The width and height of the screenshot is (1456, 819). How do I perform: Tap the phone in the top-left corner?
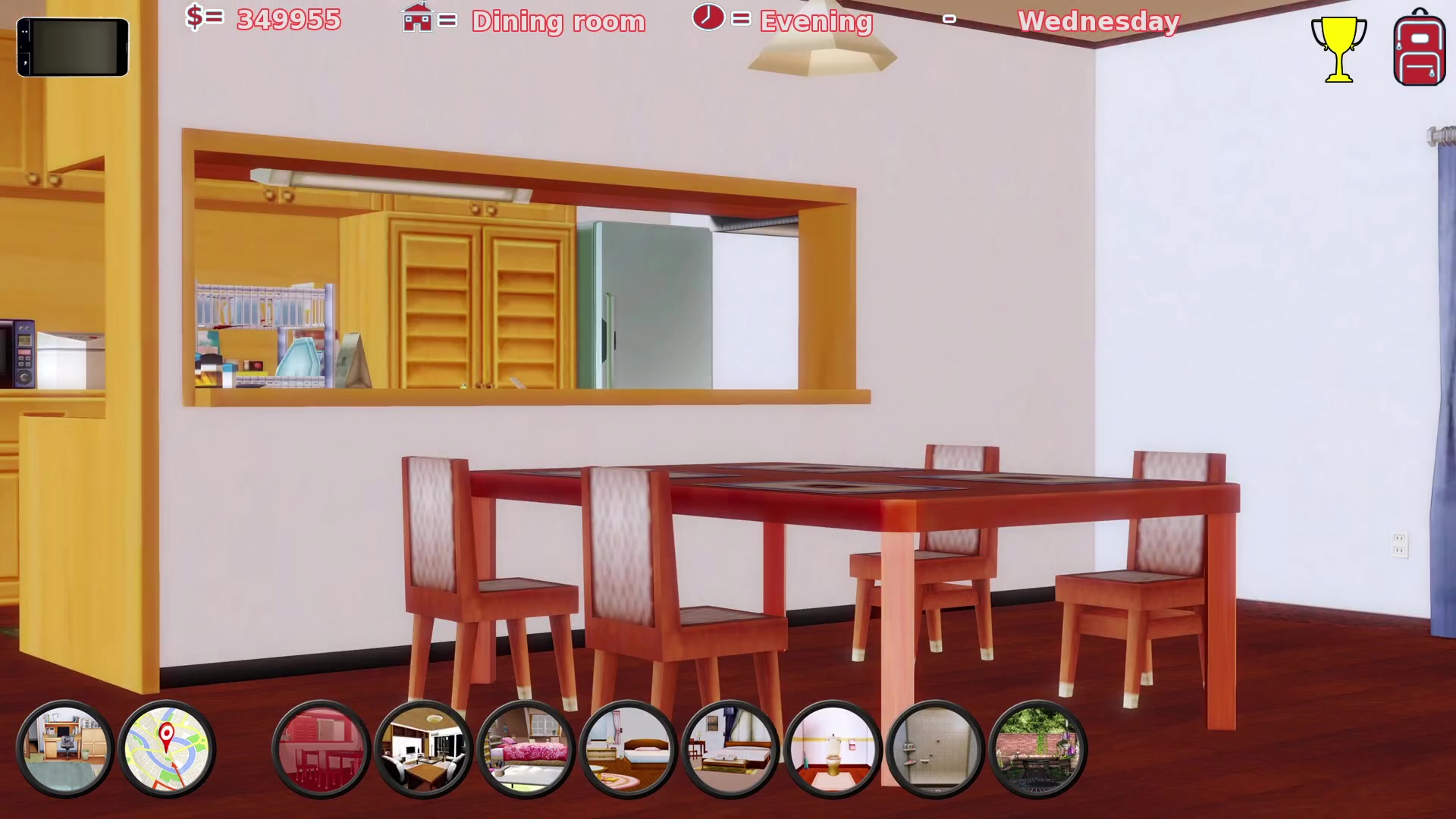[x=73, y=47]
